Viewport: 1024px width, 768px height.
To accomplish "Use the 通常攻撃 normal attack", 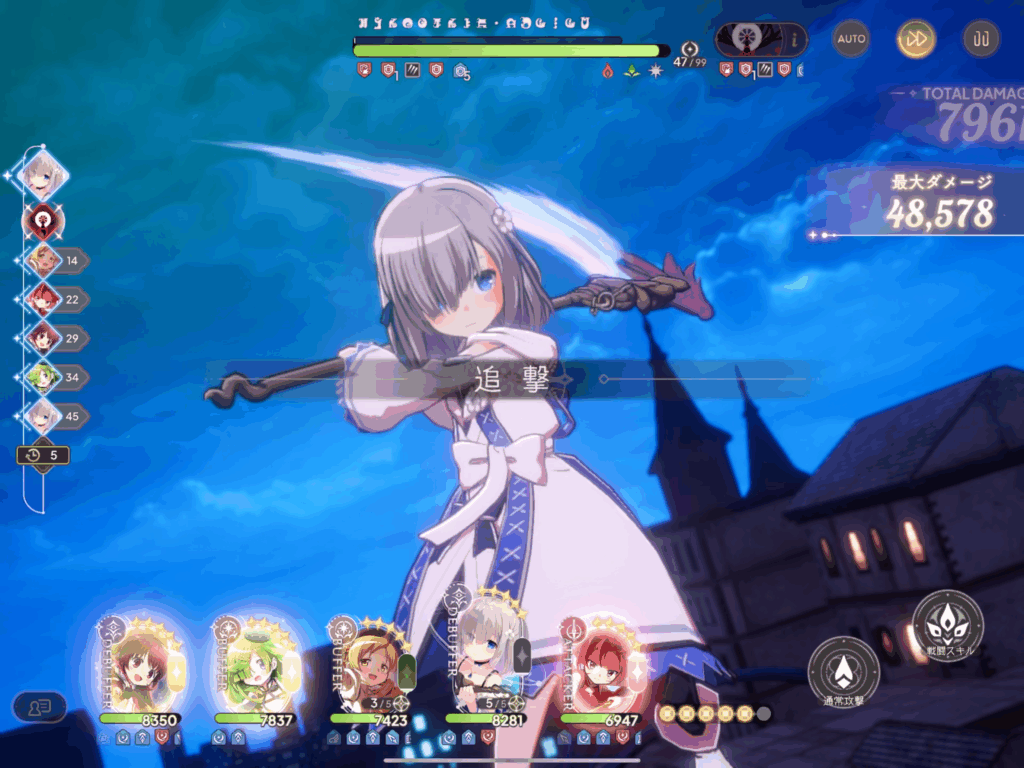I will pos(843,670).
